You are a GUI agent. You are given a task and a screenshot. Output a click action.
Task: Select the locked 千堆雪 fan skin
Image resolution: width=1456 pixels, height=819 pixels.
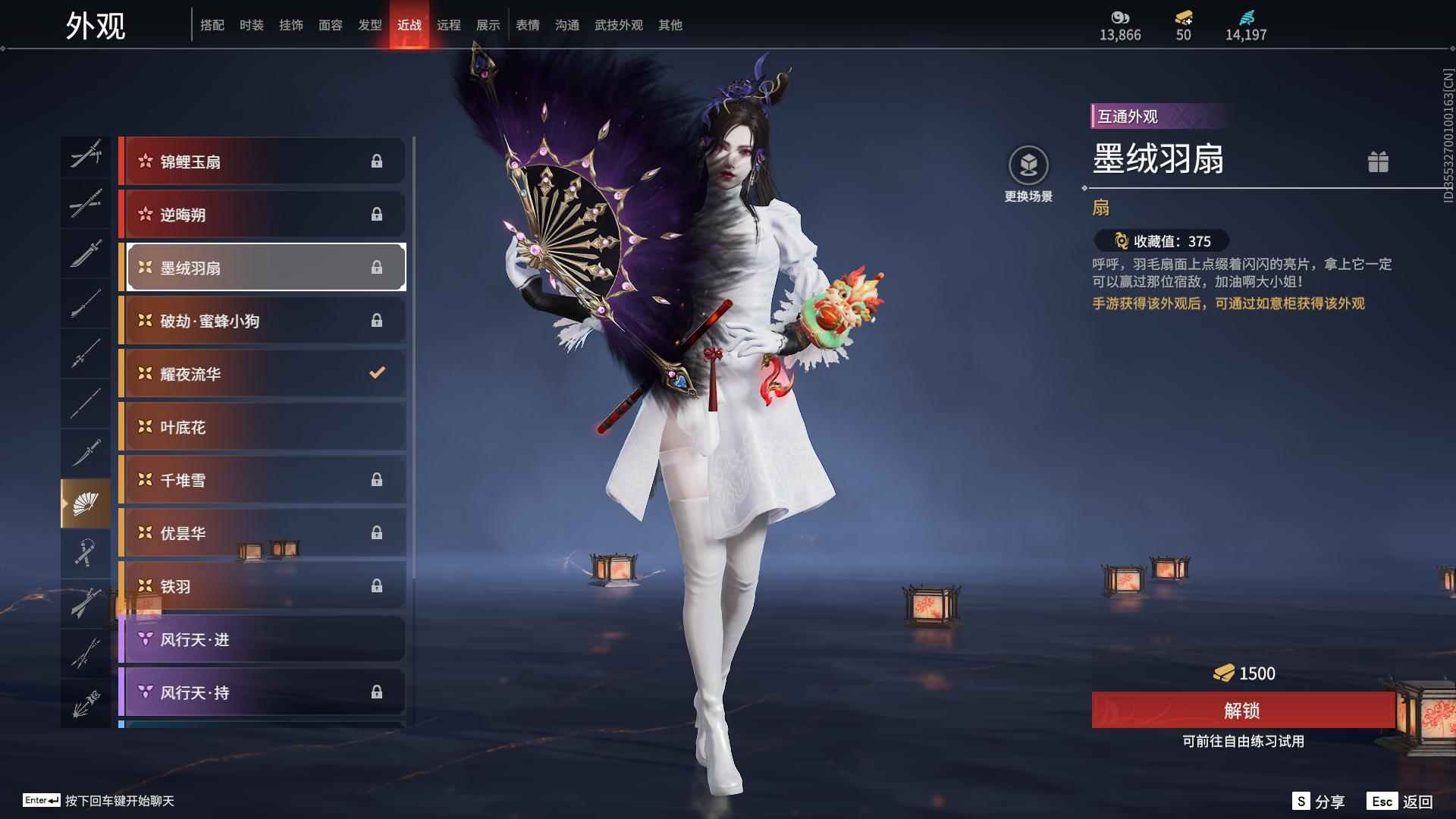[x=262, y=480]
